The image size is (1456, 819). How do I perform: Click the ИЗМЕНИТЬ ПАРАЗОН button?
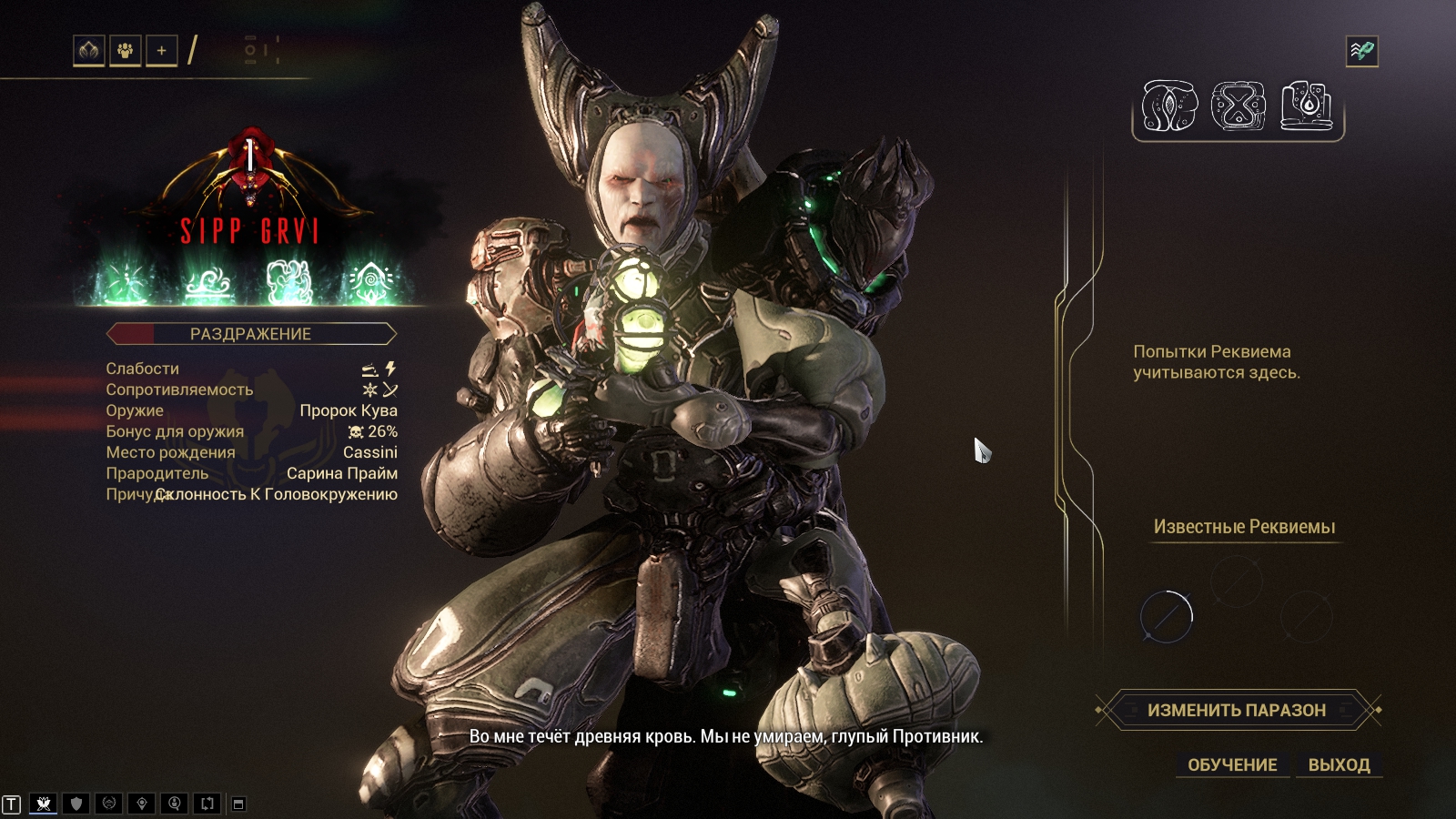[x=1237, y=710]
